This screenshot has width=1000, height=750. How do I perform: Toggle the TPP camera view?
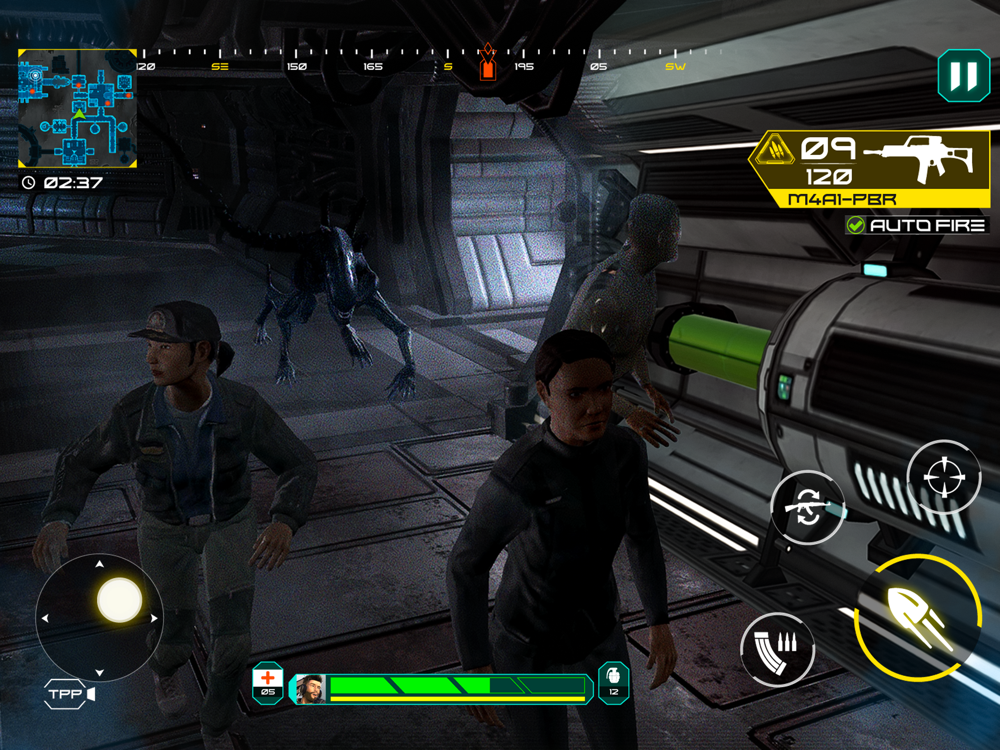pyautogui.click(x=69, y=694)
